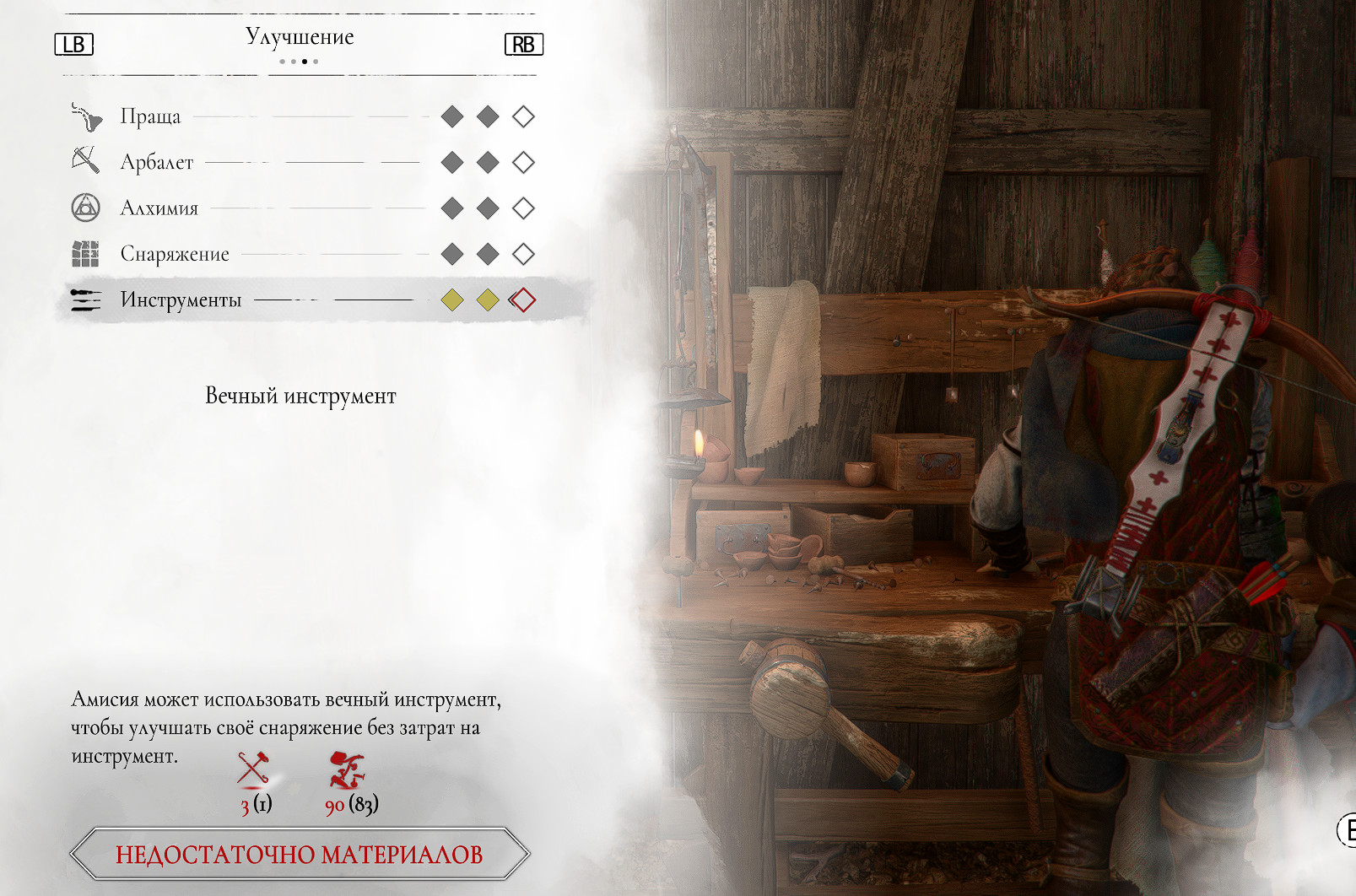Select the empty third Снаряжение upgrade diamond
Image resolution: width=1356 pixels, height=896 pixels.
click(x=523, y=254)
